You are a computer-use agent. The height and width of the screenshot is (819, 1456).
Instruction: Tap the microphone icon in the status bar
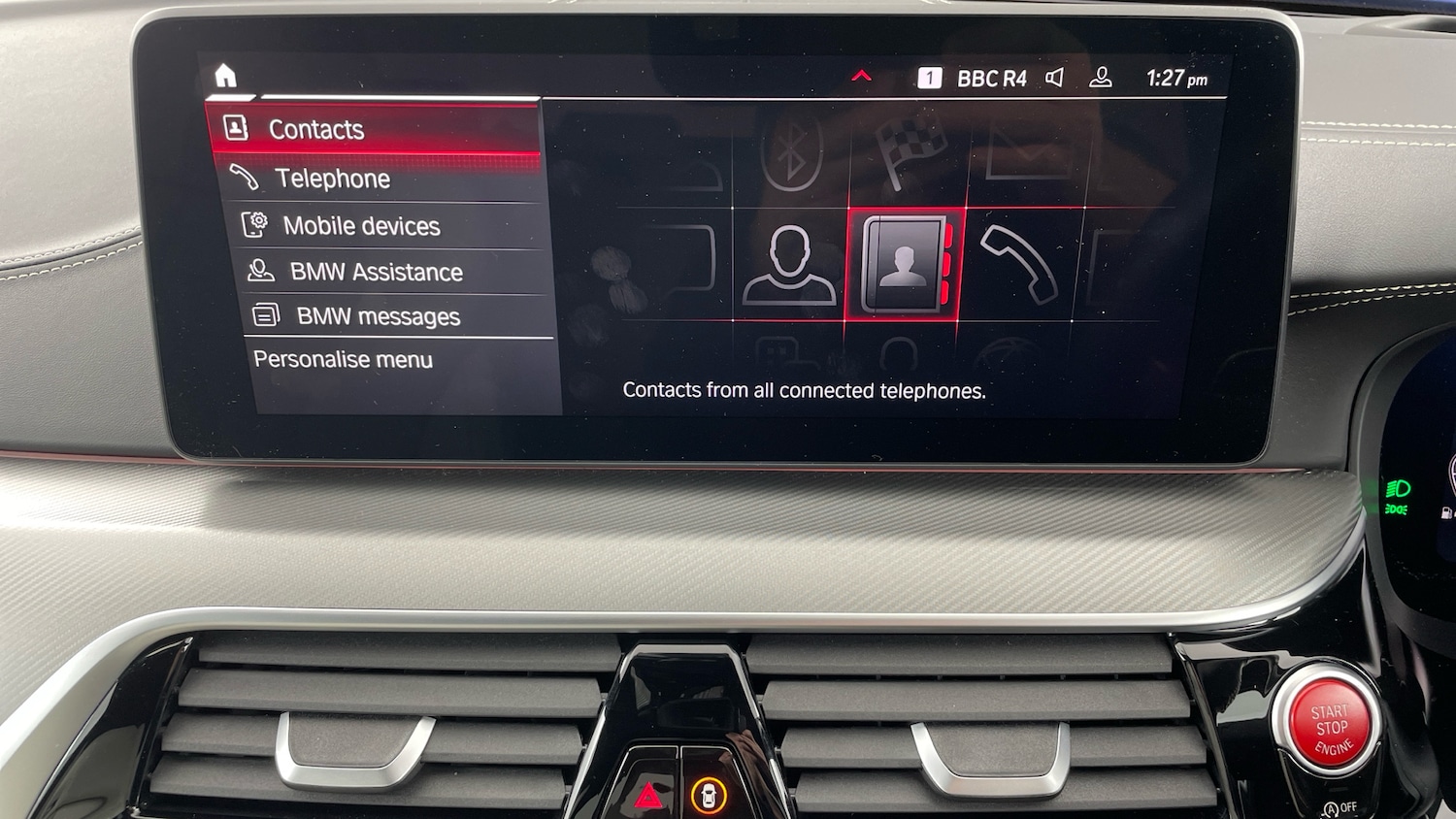pos(1102,78)
